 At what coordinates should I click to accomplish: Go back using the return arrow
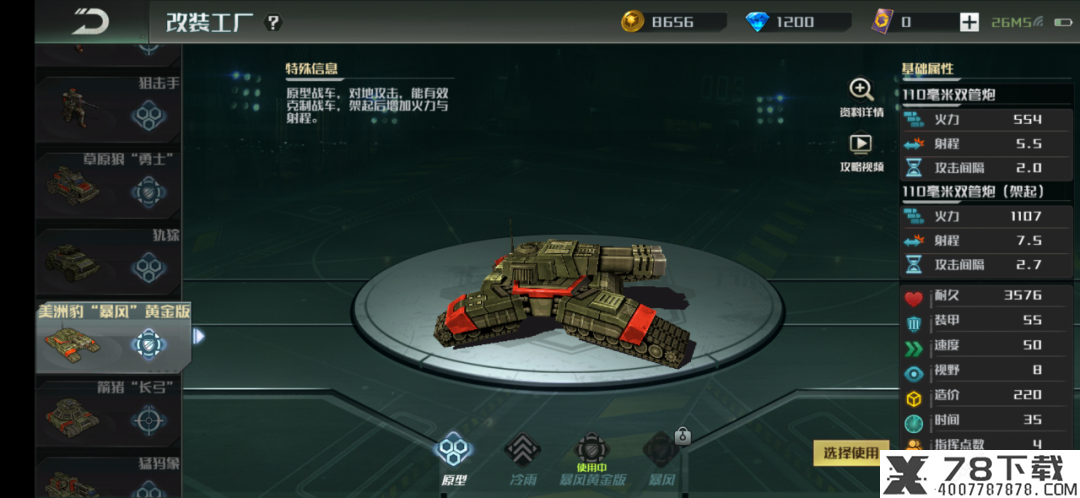tap(92, 21)
